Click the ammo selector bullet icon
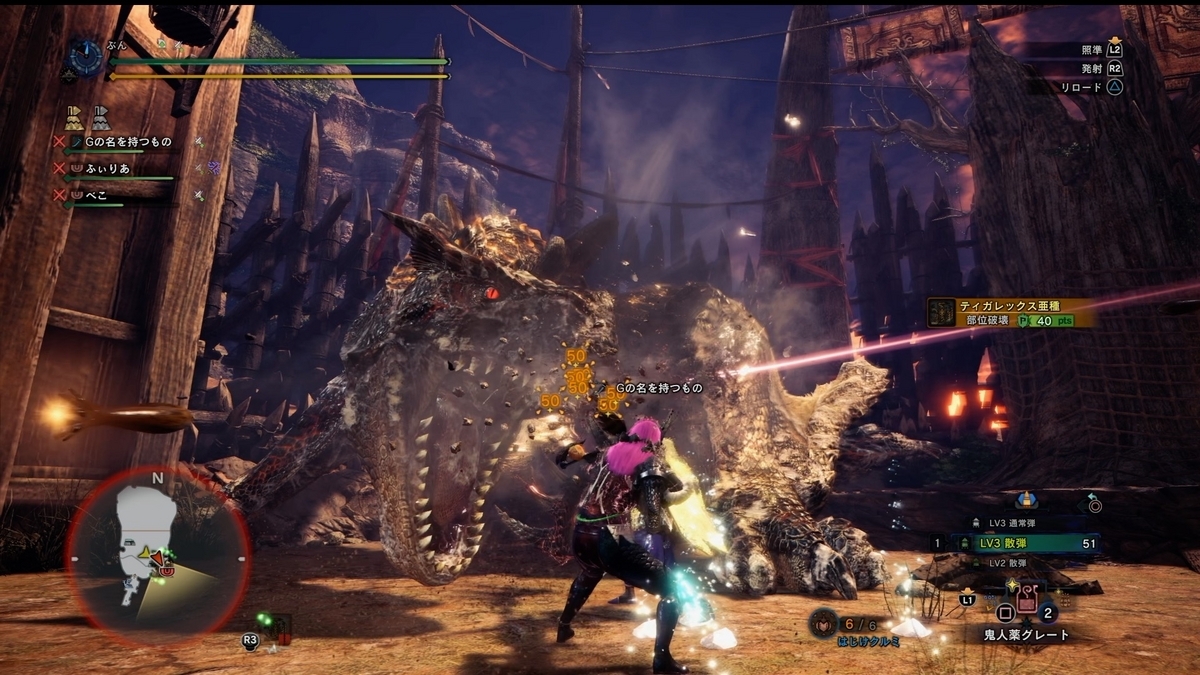1200x675 pixels. 1025,499
